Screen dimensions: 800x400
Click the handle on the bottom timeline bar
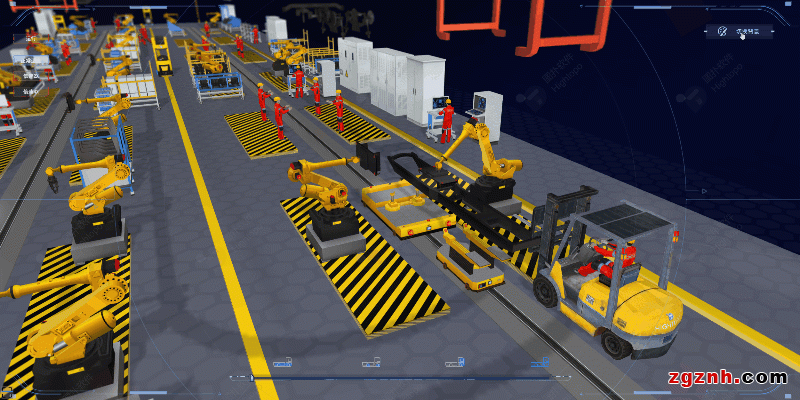[x=250, y=378]
